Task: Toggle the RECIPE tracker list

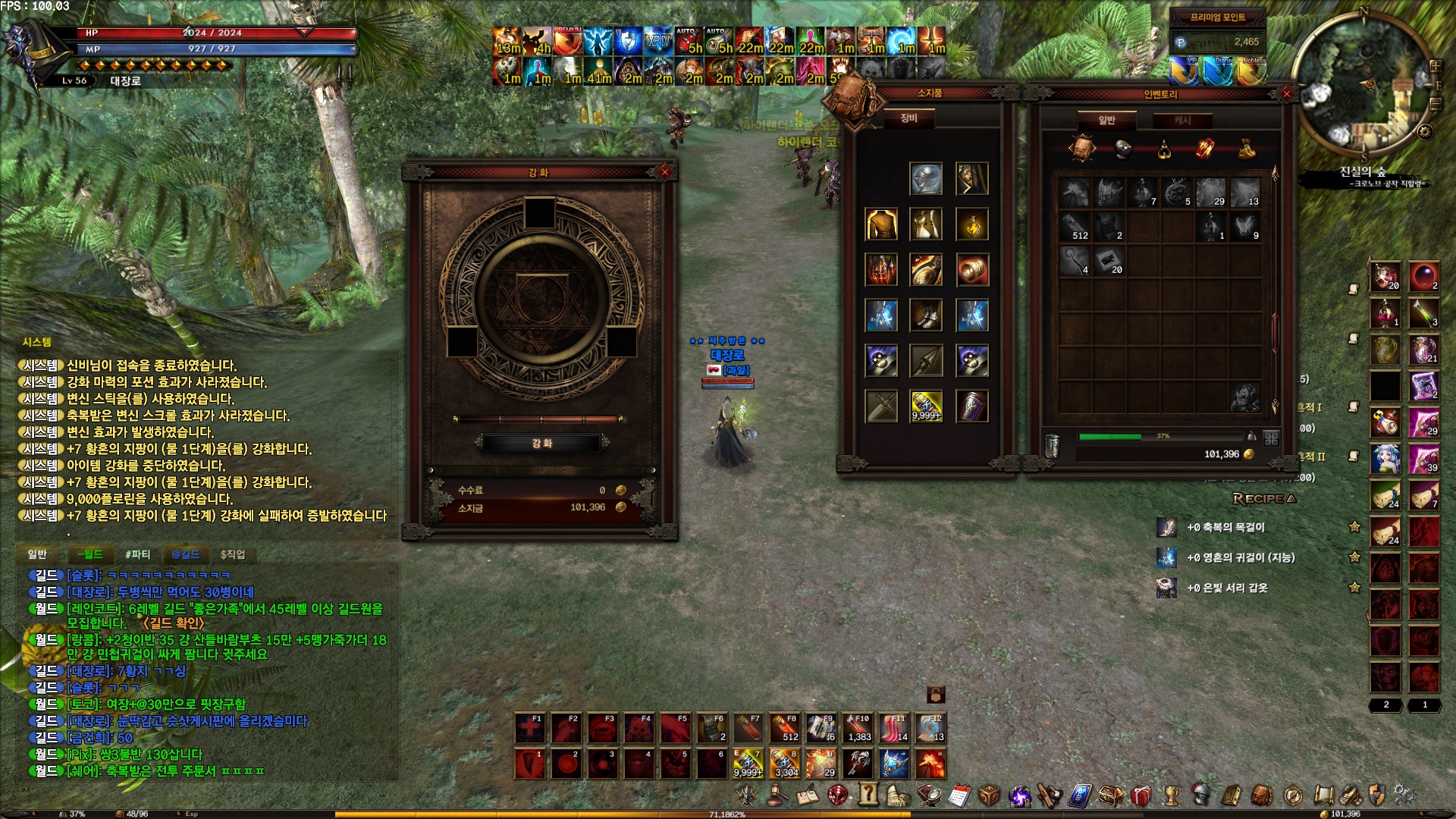Action: click(x=1264, y=499)
